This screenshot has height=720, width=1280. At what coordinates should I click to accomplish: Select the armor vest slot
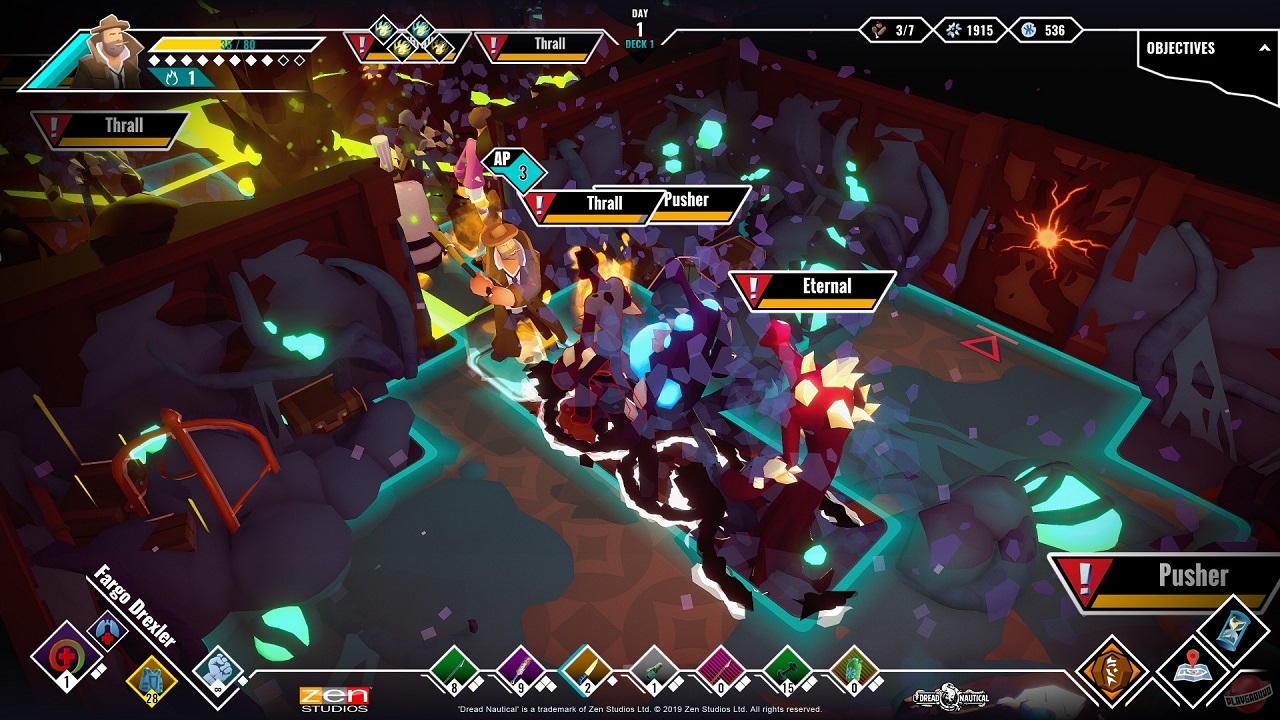[x=151, y=682]
